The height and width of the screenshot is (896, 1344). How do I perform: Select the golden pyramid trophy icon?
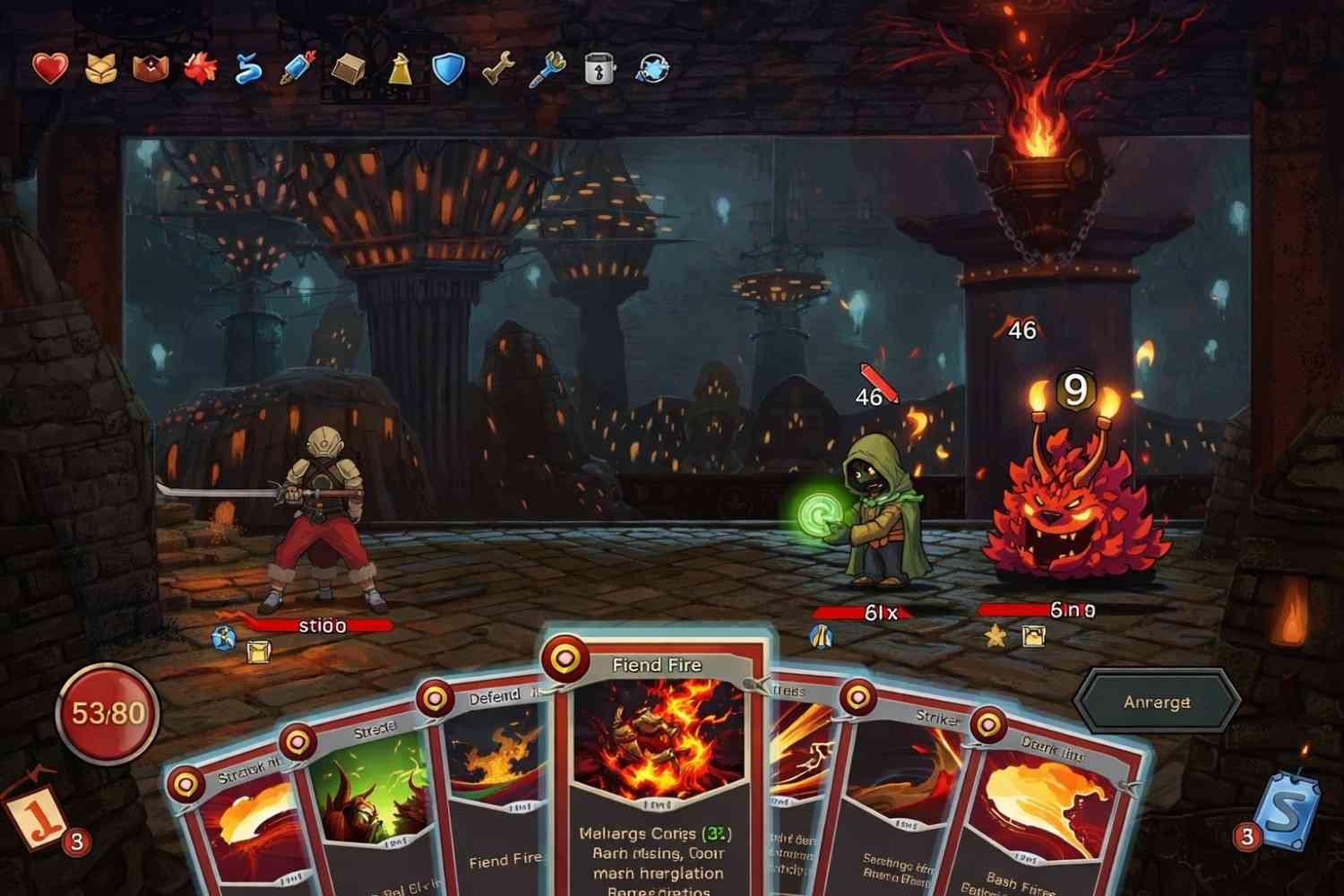pyautogui.click(x=401, y=68)
